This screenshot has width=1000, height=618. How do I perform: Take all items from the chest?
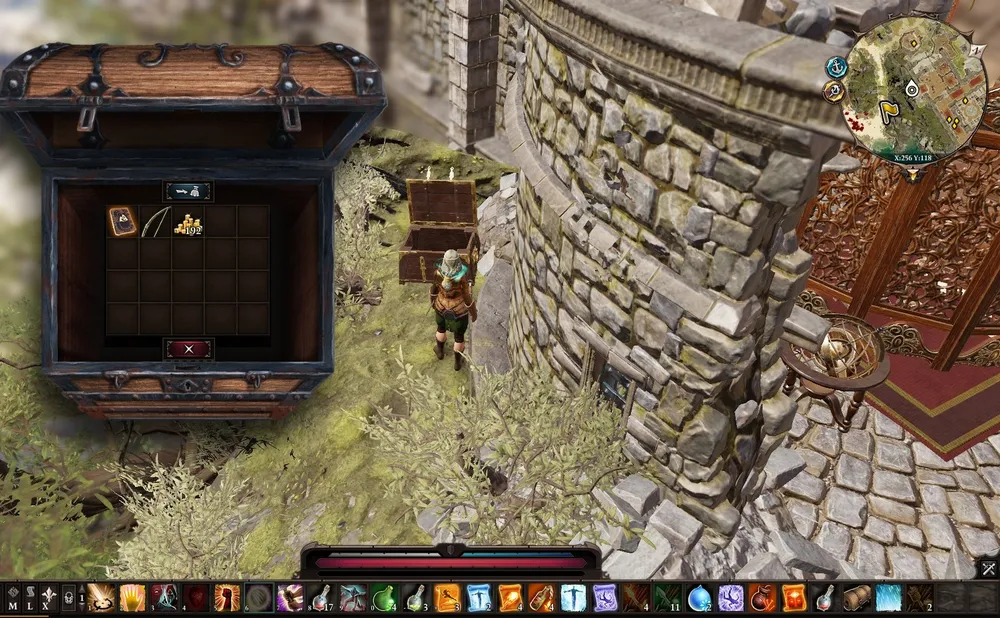tap(188, 191)
